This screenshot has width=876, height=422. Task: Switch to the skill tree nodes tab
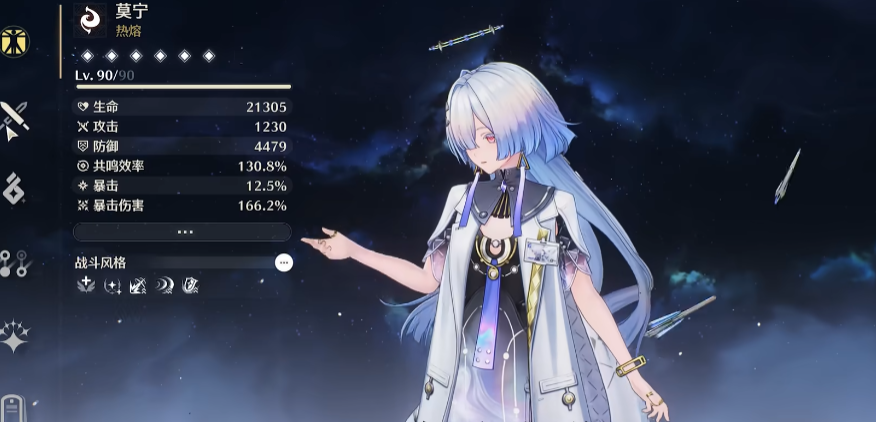[x=15, y=263]
